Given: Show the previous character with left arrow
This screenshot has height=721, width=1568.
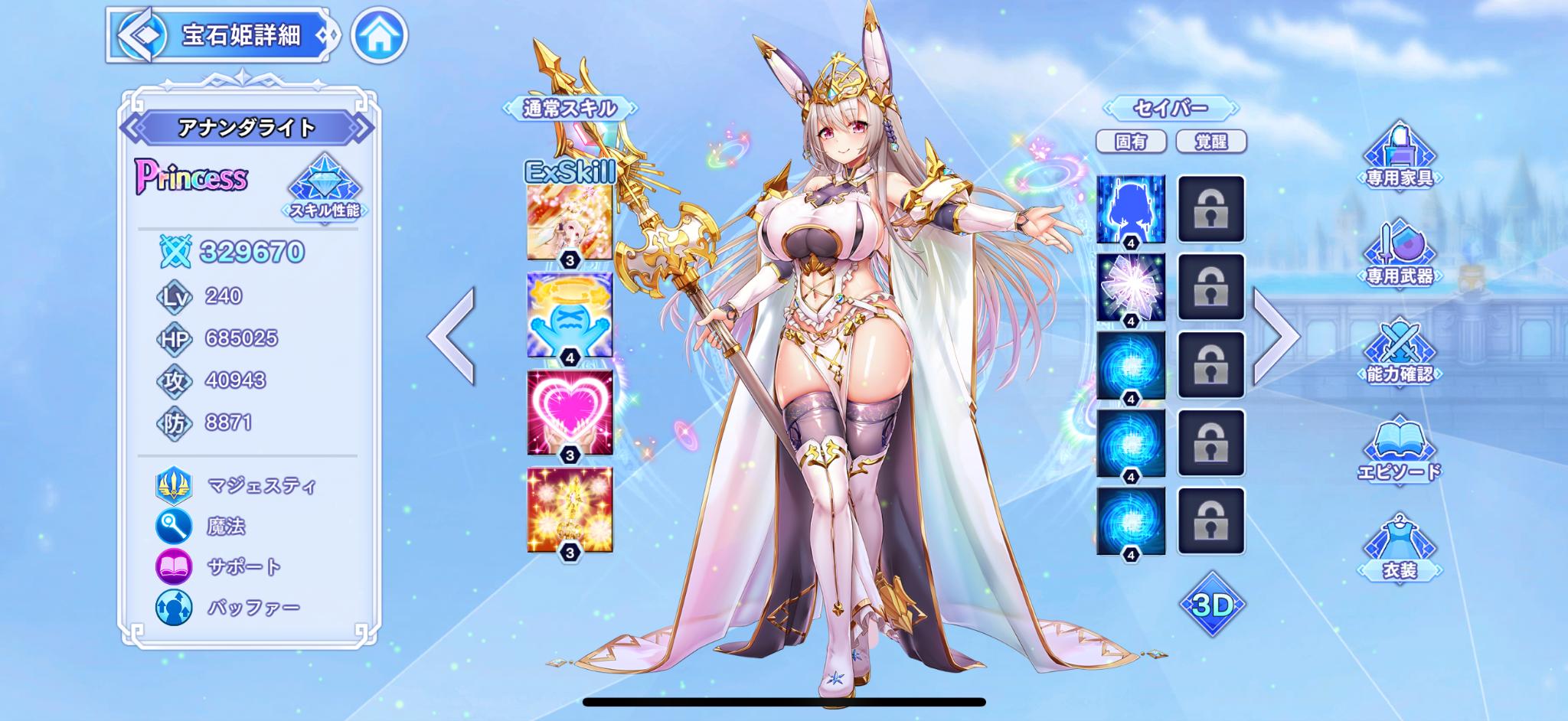Looking at the screenshot, I should (x=452, y=335).
